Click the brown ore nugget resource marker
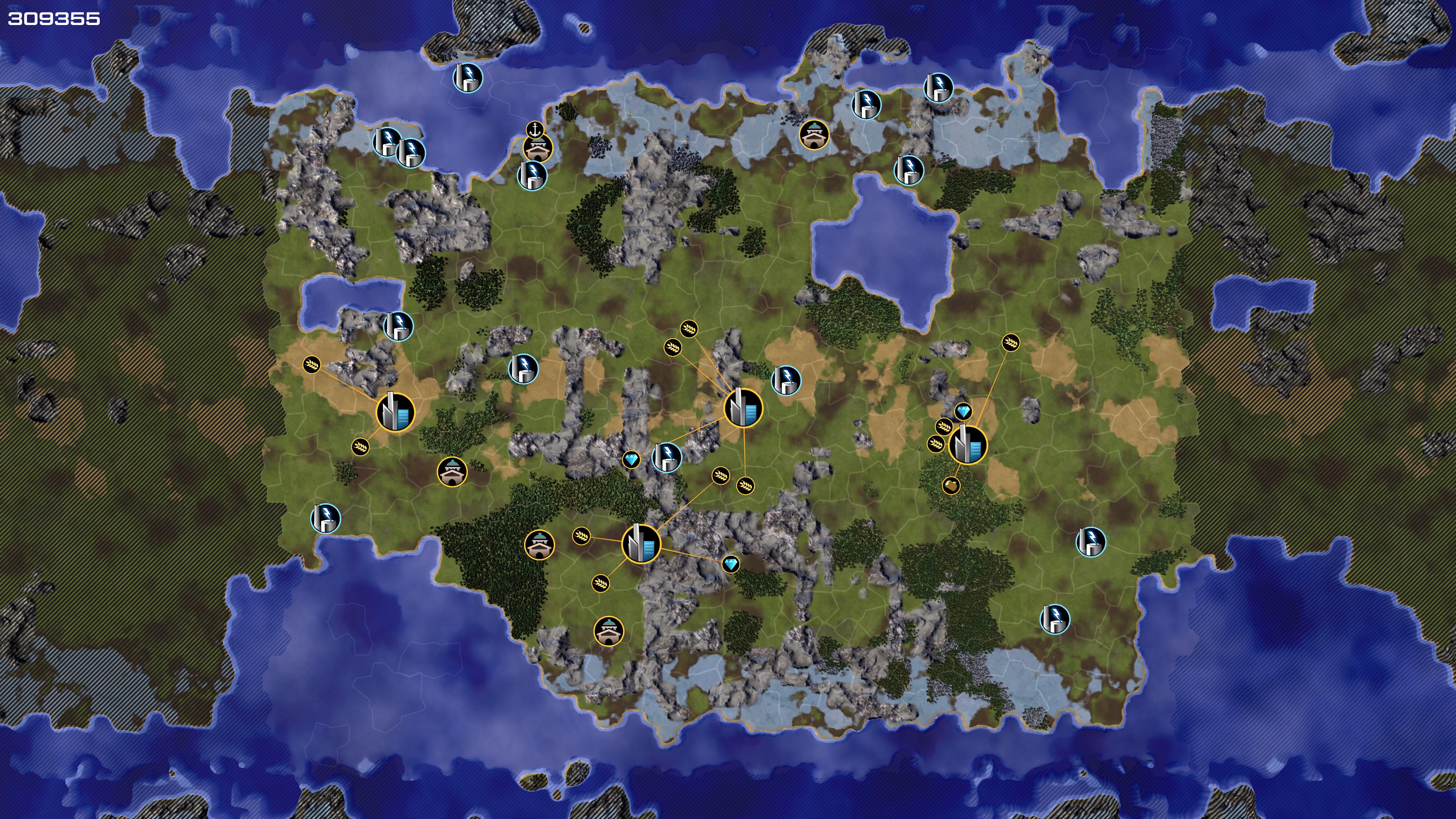 951,485
